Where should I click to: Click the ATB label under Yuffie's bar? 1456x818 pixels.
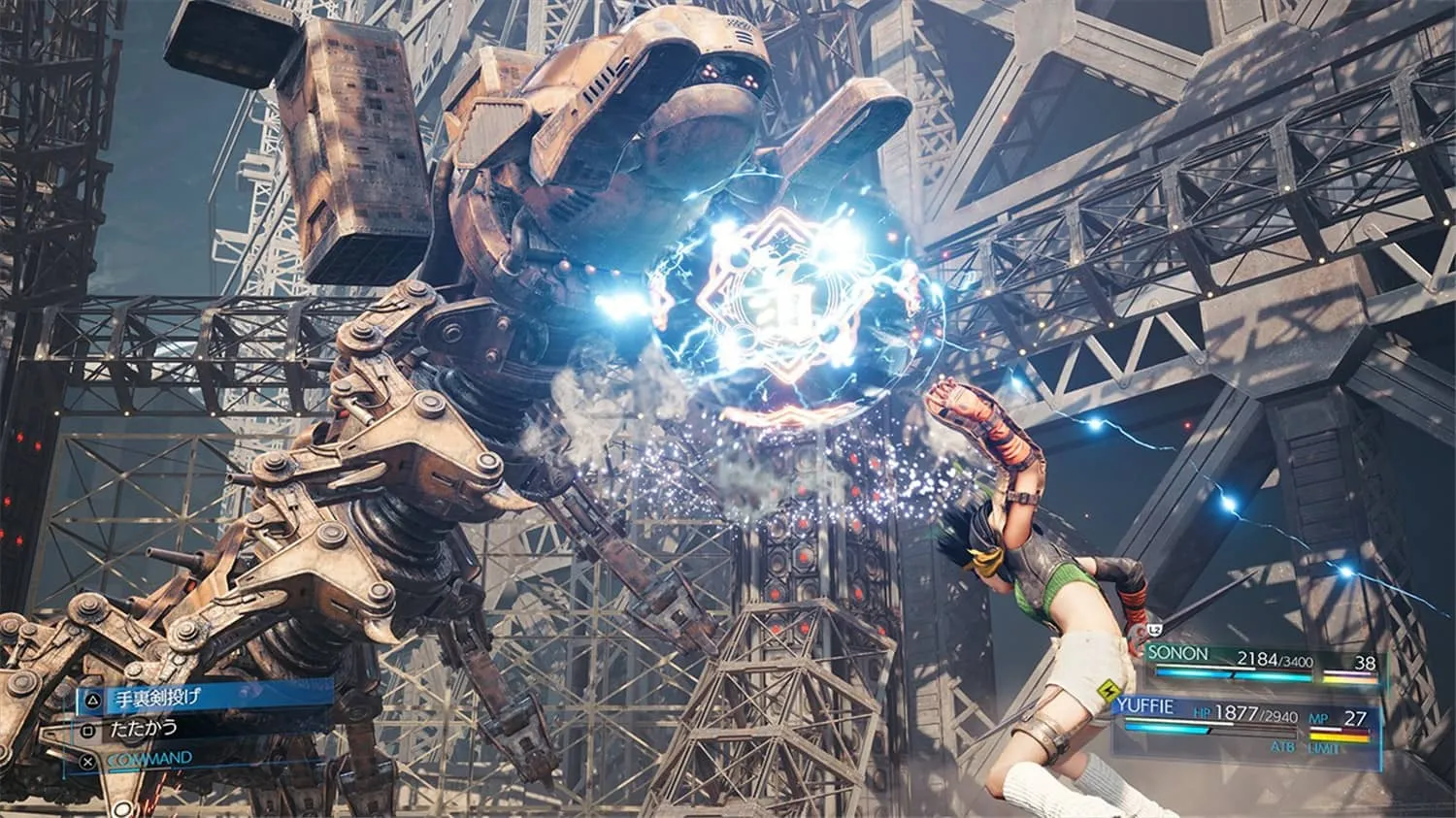(1284, 747)
